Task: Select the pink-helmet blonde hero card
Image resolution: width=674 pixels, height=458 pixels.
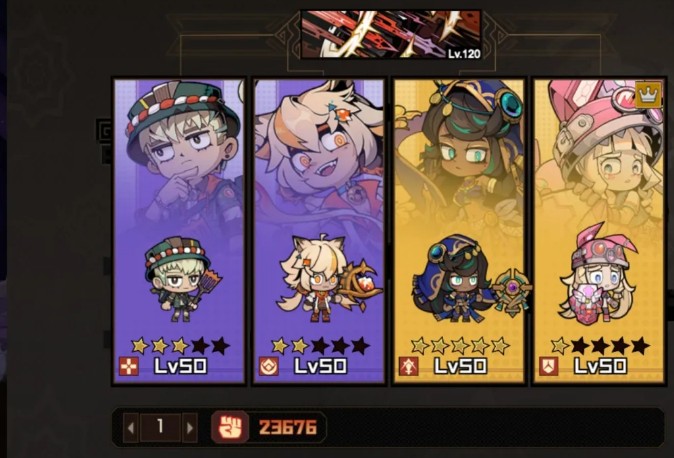Action: (x=598, y=230)
